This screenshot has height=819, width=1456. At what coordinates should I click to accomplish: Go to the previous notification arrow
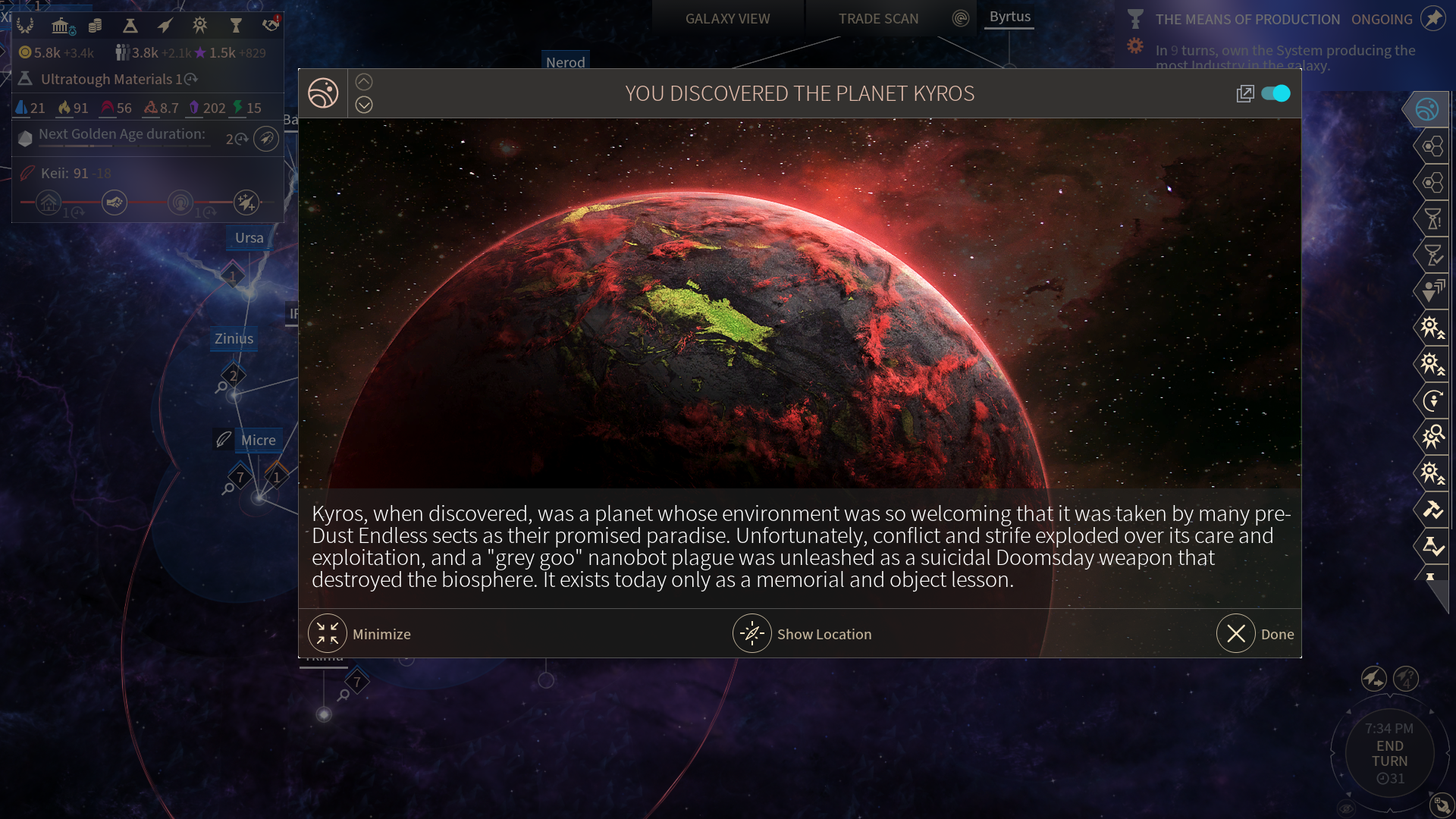[x=364, y=82]
